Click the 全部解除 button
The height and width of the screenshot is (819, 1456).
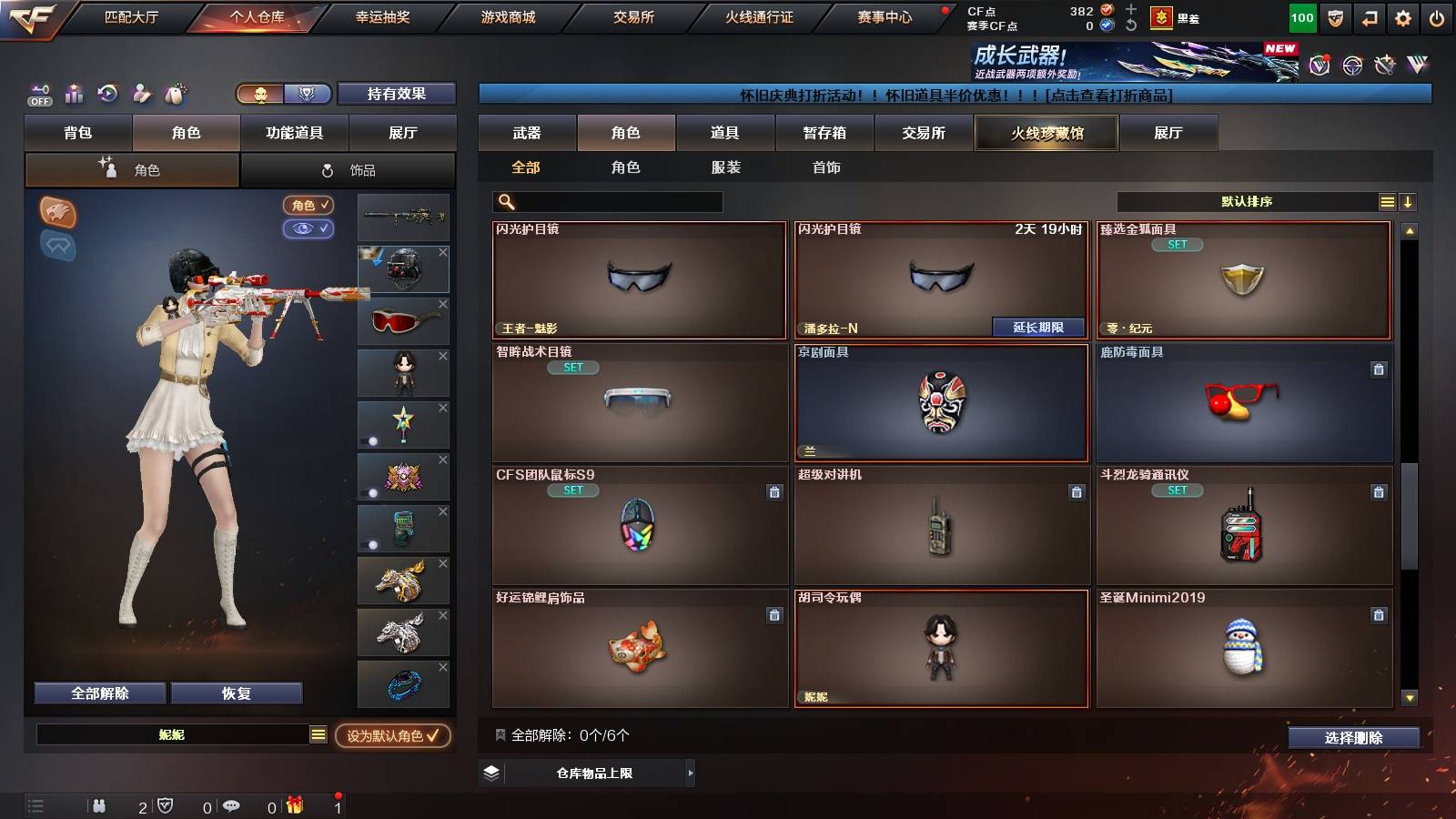(x=98, y=693)
